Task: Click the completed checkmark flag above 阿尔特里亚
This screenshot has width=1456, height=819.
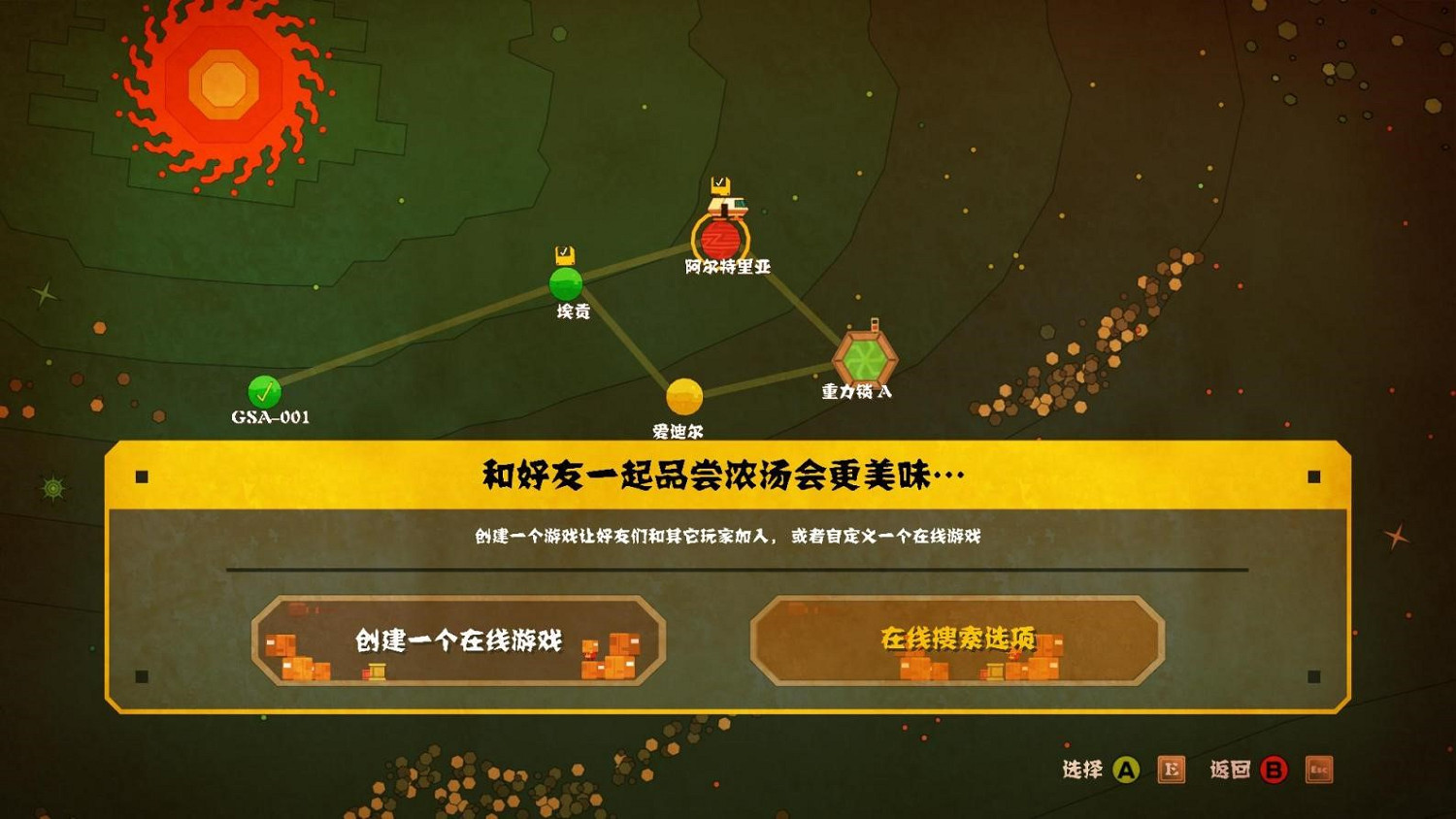Action: click(x=721, y=182)
